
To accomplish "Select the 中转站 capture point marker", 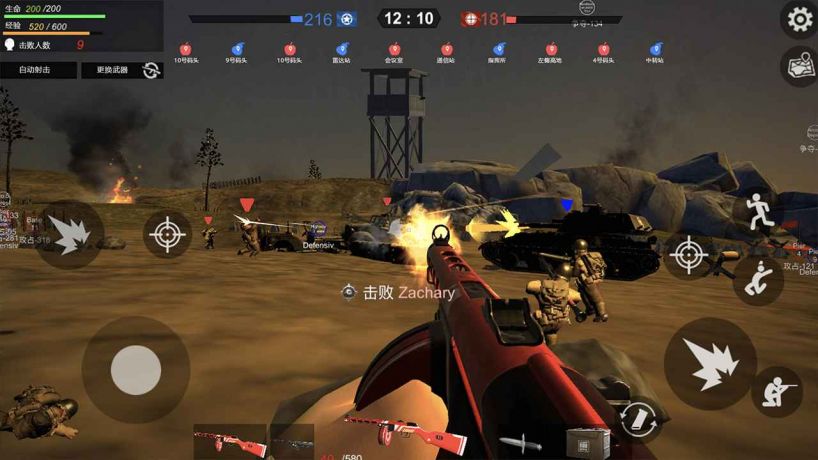I will coord(655,49).
